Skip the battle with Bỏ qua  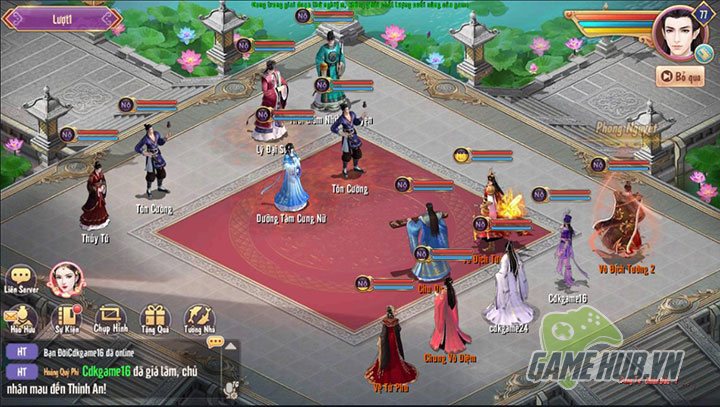[680, 75]
